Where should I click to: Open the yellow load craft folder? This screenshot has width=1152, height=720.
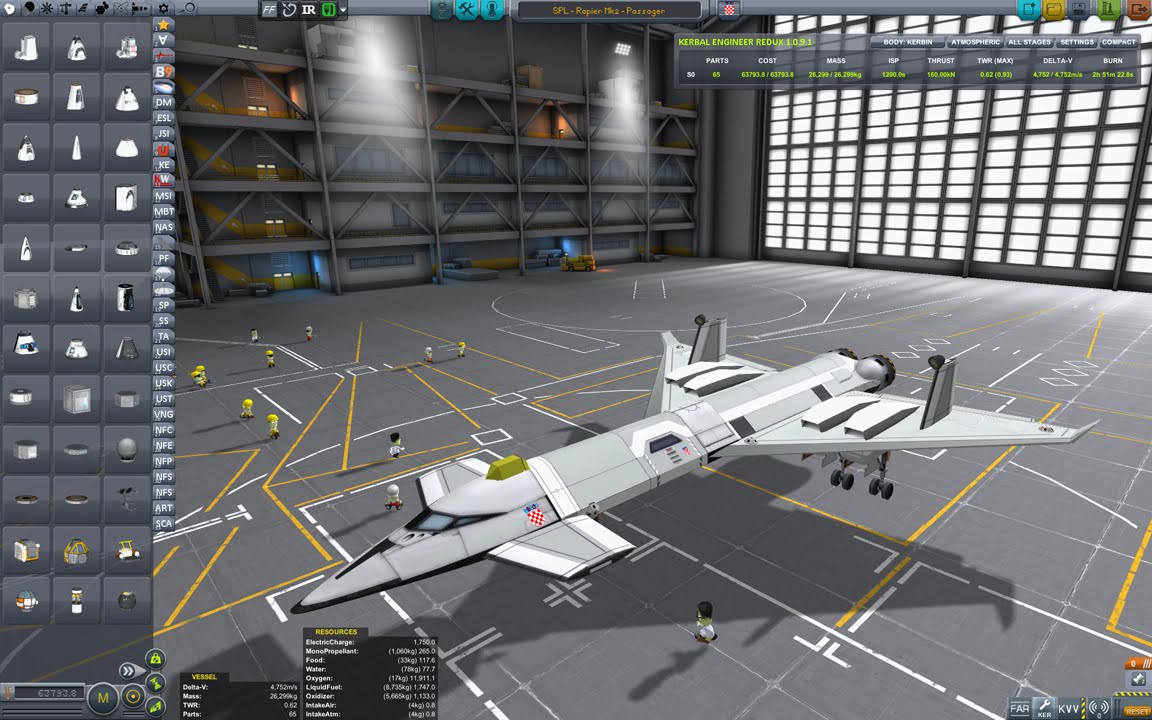(x=1053, y=9)
